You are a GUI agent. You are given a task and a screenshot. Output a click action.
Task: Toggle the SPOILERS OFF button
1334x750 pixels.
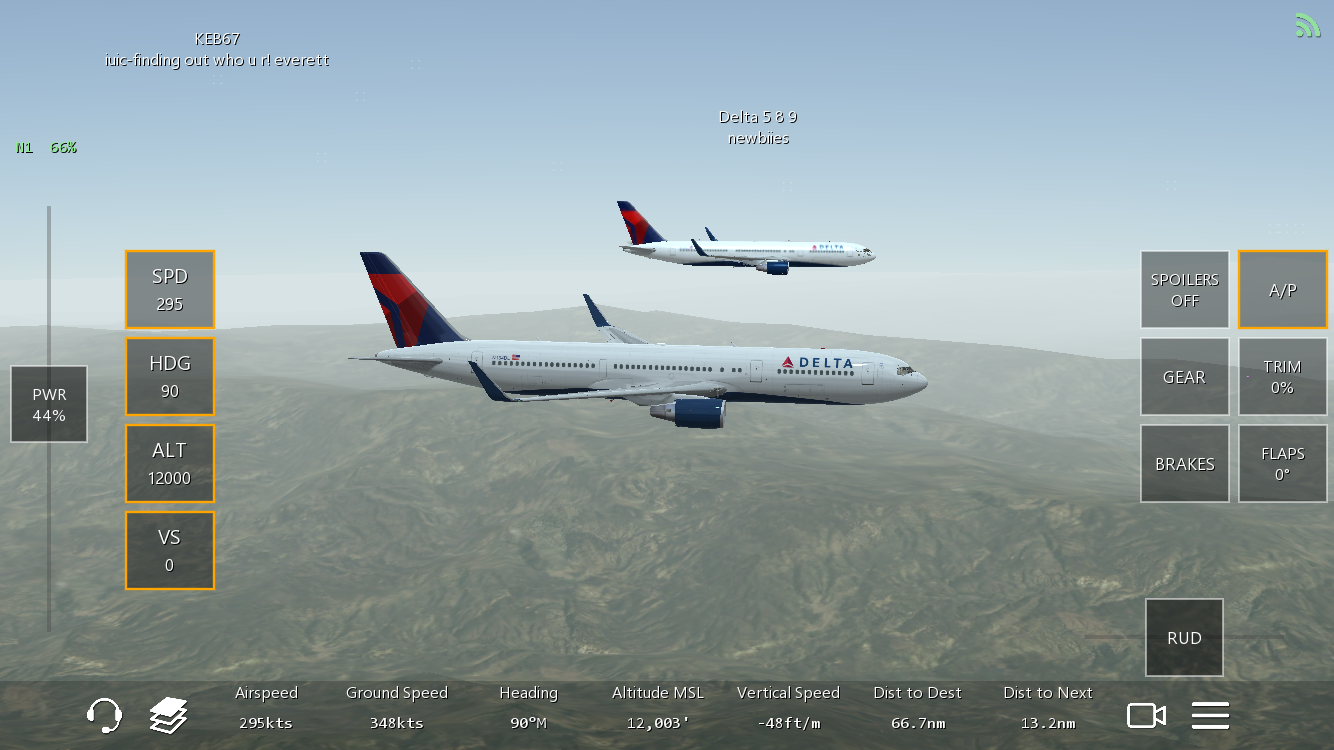click(1185, 290)
